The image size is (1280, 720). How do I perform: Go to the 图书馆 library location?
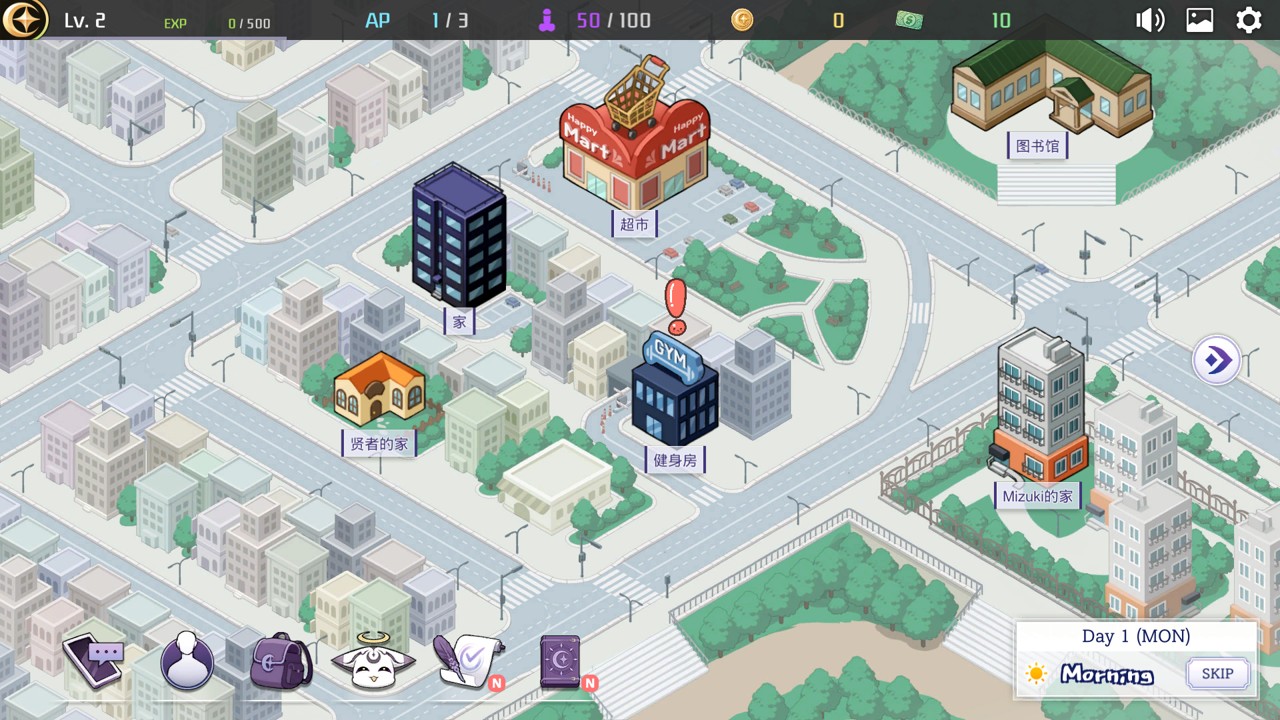[x=1049, y=90]
